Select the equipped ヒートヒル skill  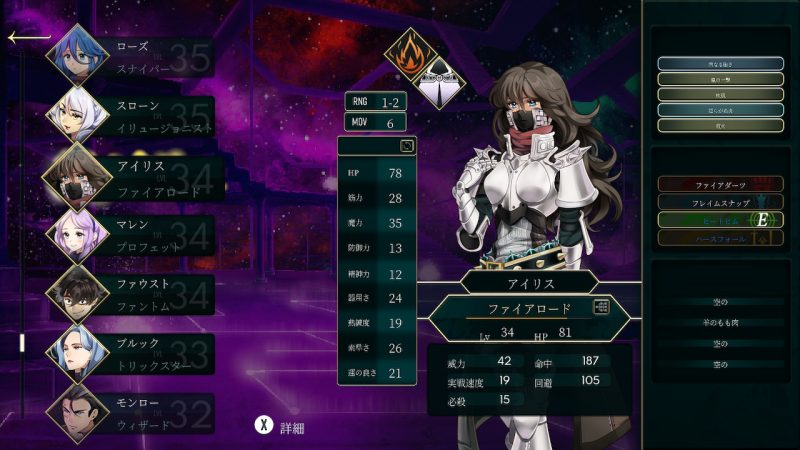coord(720,220)
